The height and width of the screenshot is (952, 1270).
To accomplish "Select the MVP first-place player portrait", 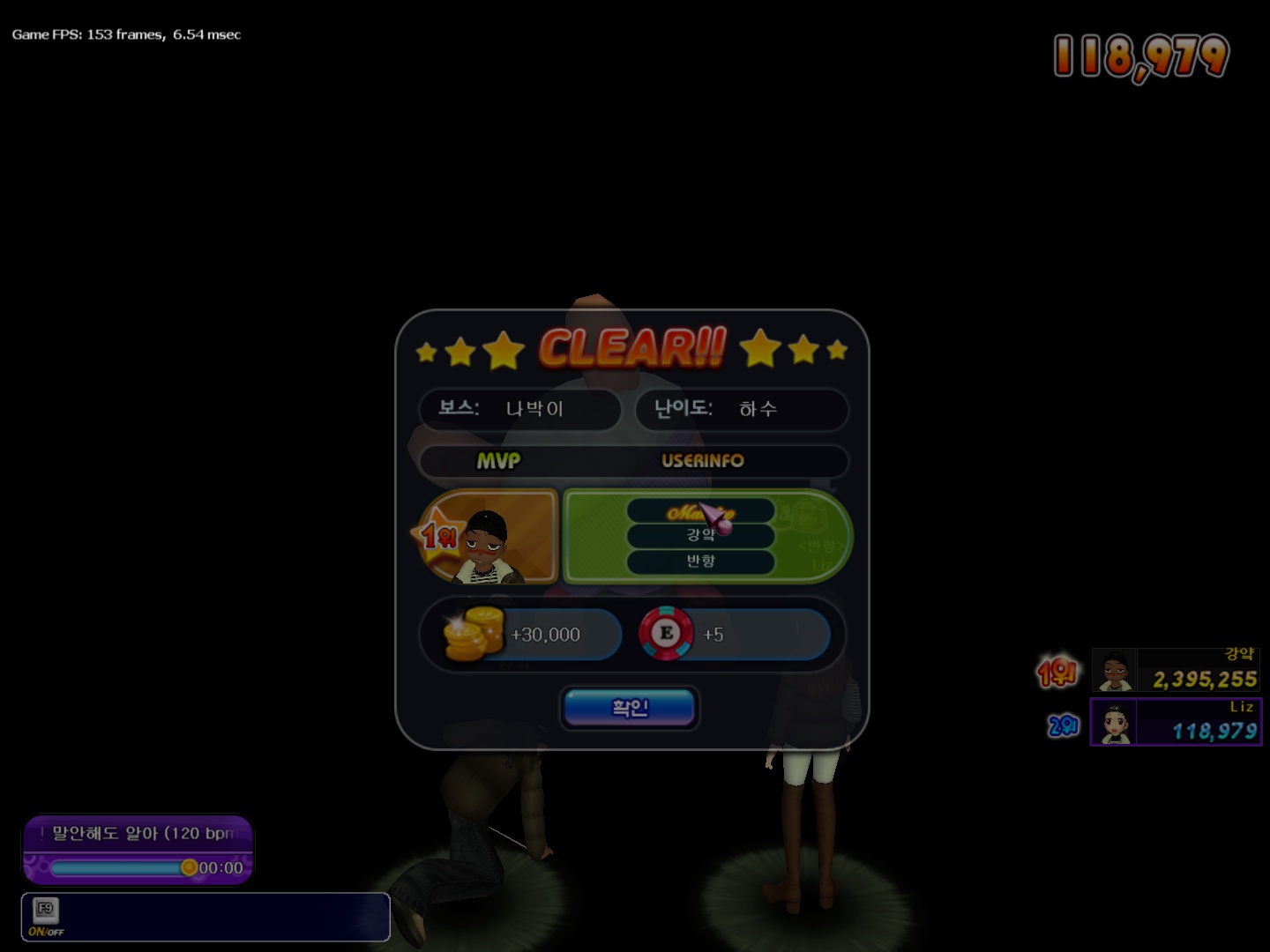I will pyautogui.click(x=487, y=539).
